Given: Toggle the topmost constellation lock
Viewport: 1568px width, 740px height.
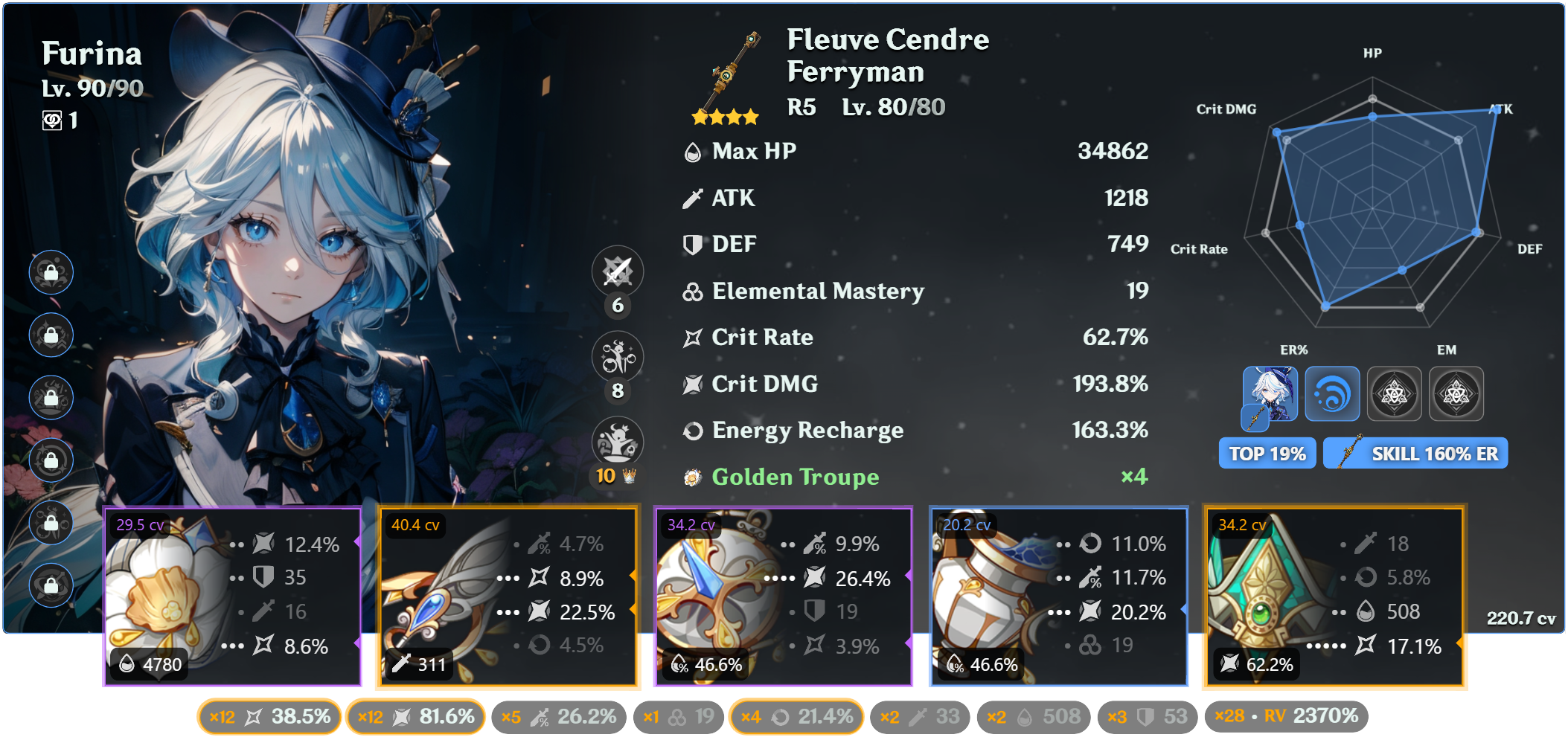Looking at the screenshot, I should [51, 273].
